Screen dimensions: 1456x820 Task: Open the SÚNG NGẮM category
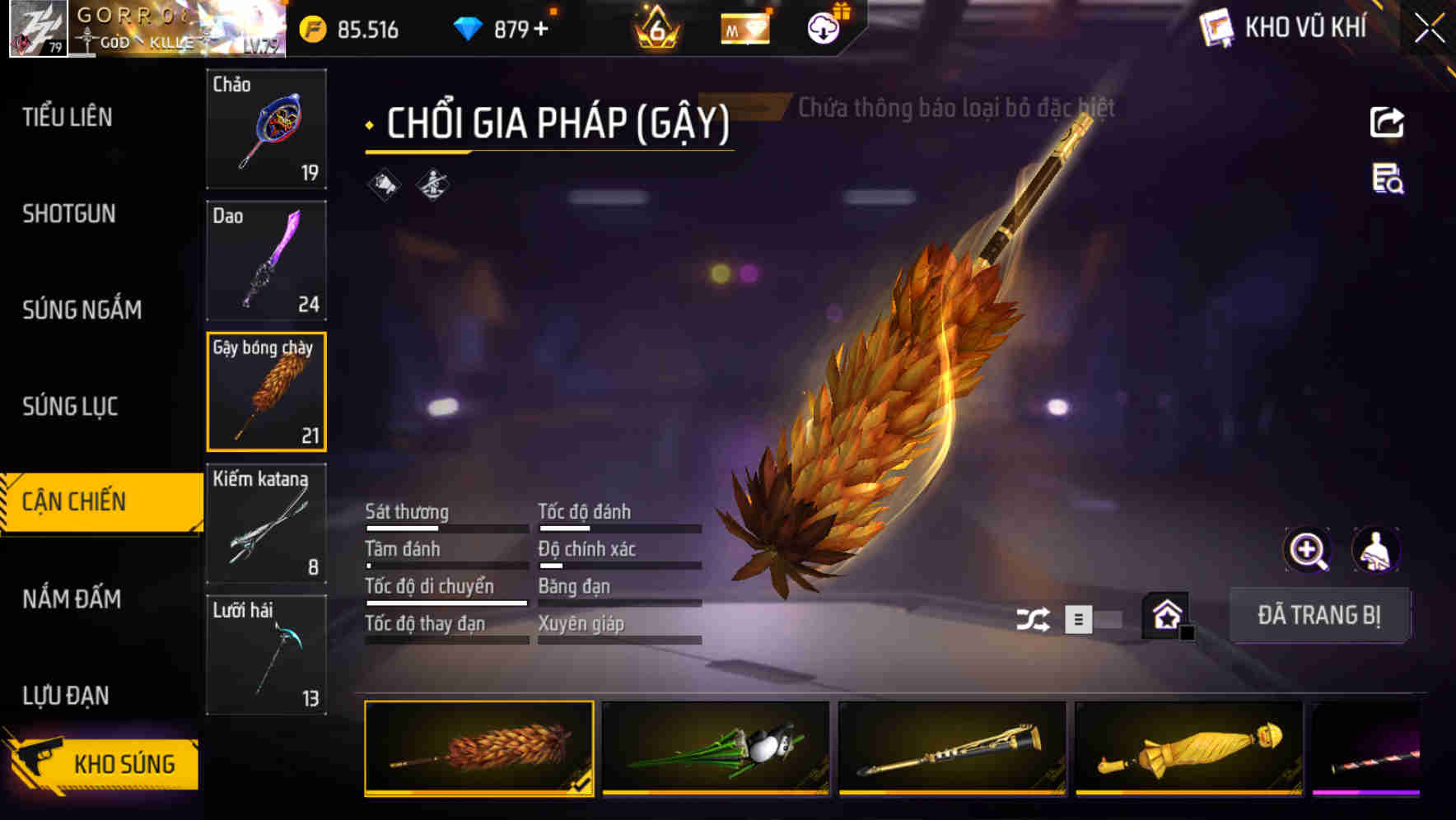point(82,310)
